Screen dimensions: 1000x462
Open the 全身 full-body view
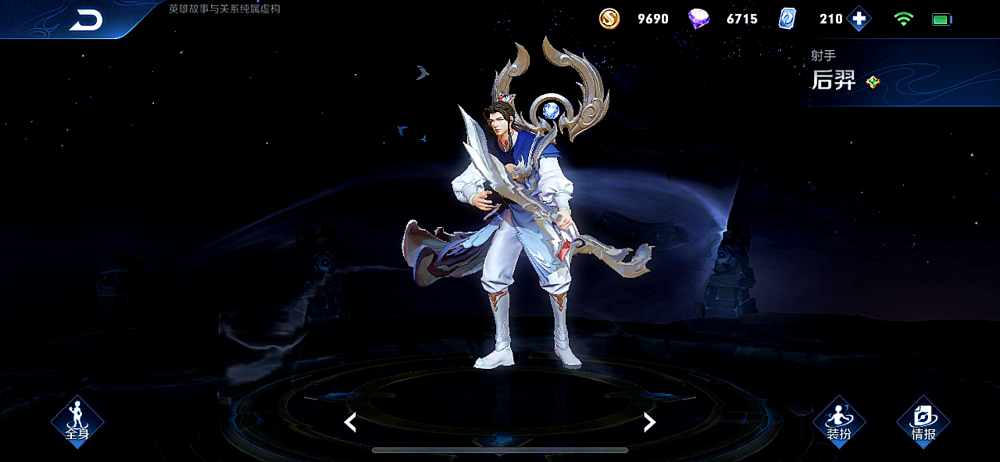(x=77, y=421)
